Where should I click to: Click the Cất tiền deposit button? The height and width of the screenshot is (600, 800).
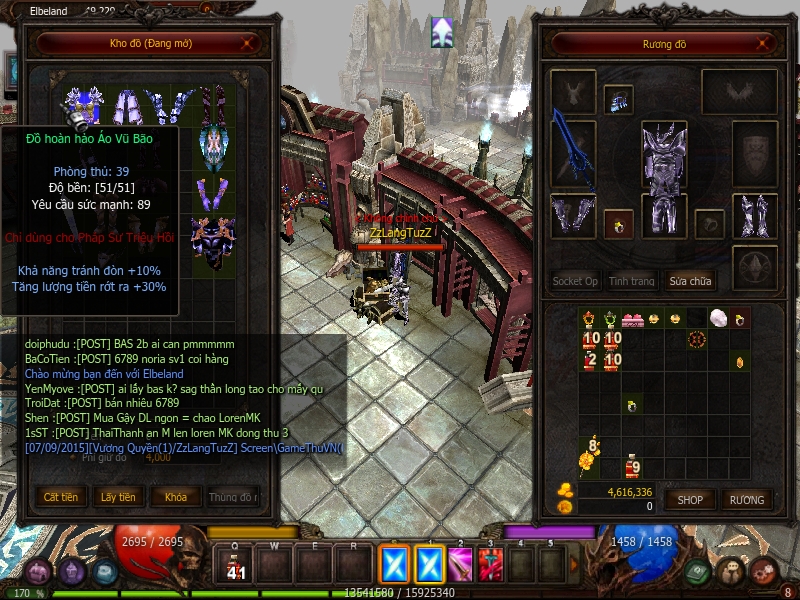pyautogui.click(x=61, y=497)
